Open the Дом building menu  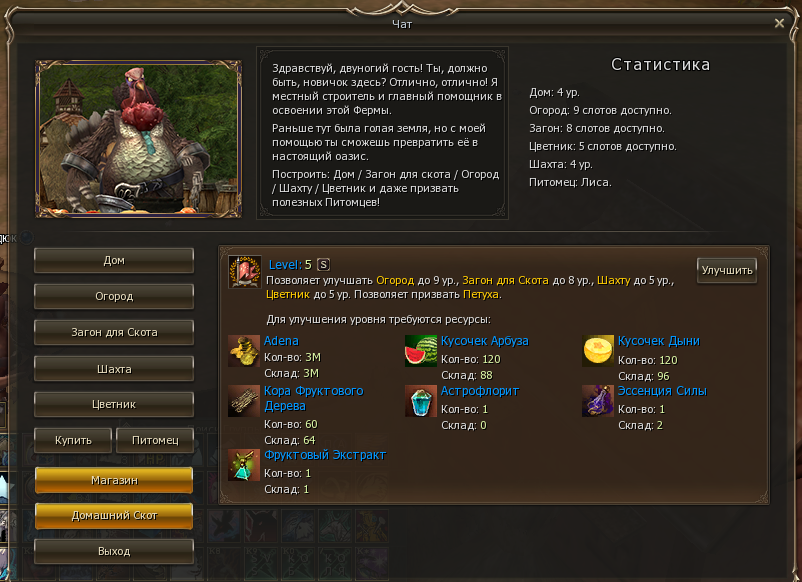tap(114, 260)
